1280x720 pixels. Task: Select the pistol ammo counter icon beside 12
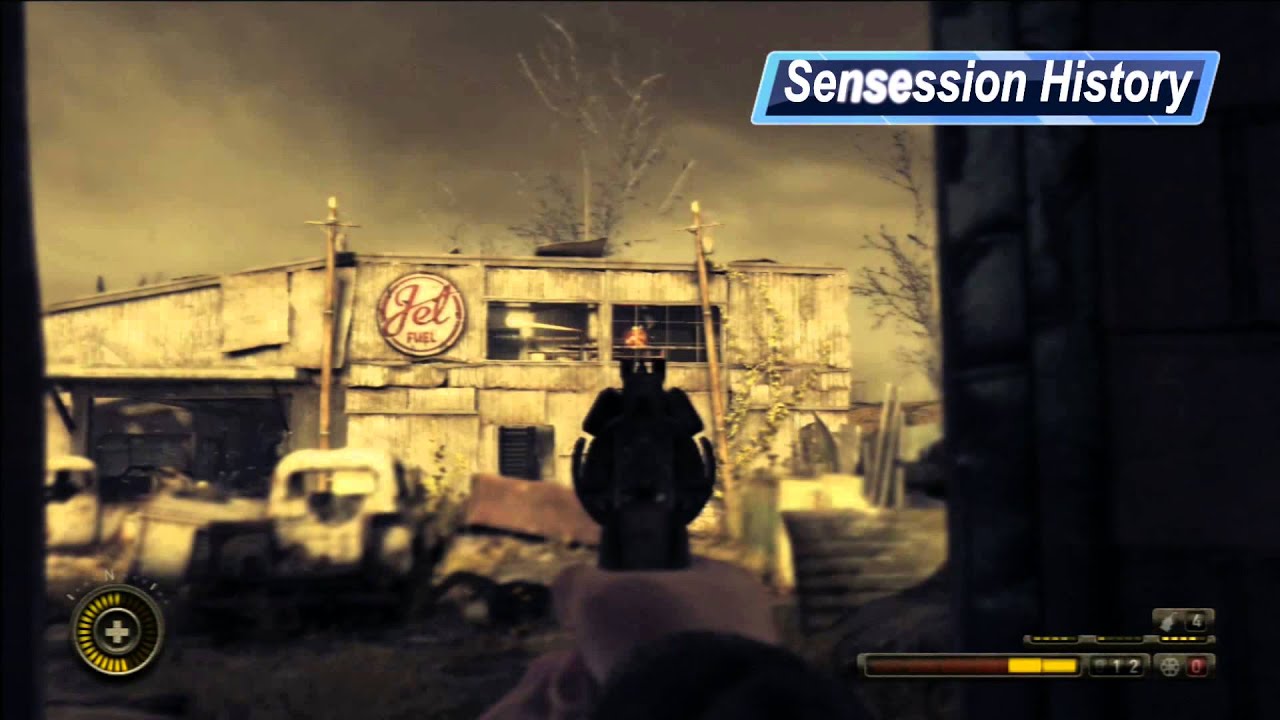coord(1101,665)
